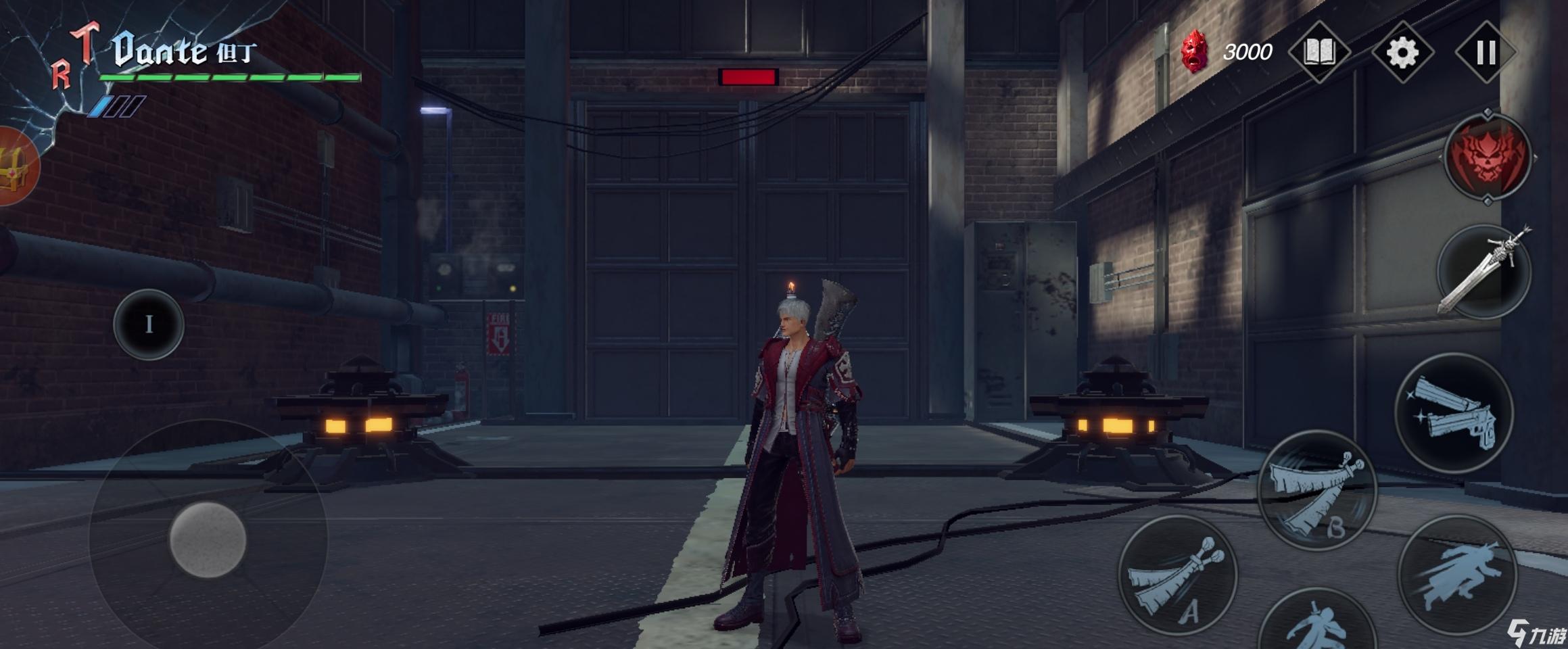1568x649 pixels.
Task: Use sword attack A
Action: coord(1177,575)
